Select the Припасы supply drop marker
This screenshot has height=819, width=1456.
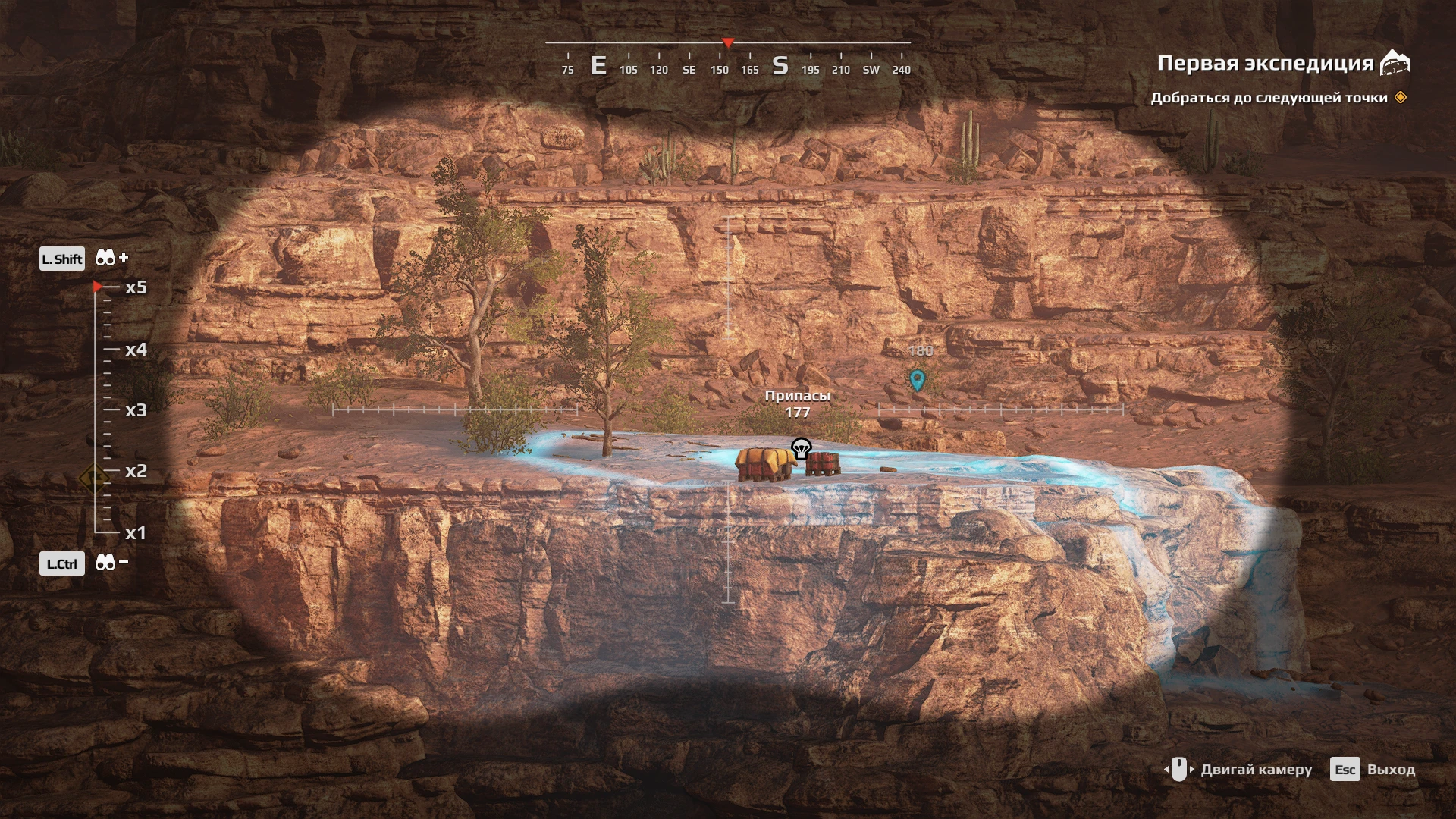point(801,449)
